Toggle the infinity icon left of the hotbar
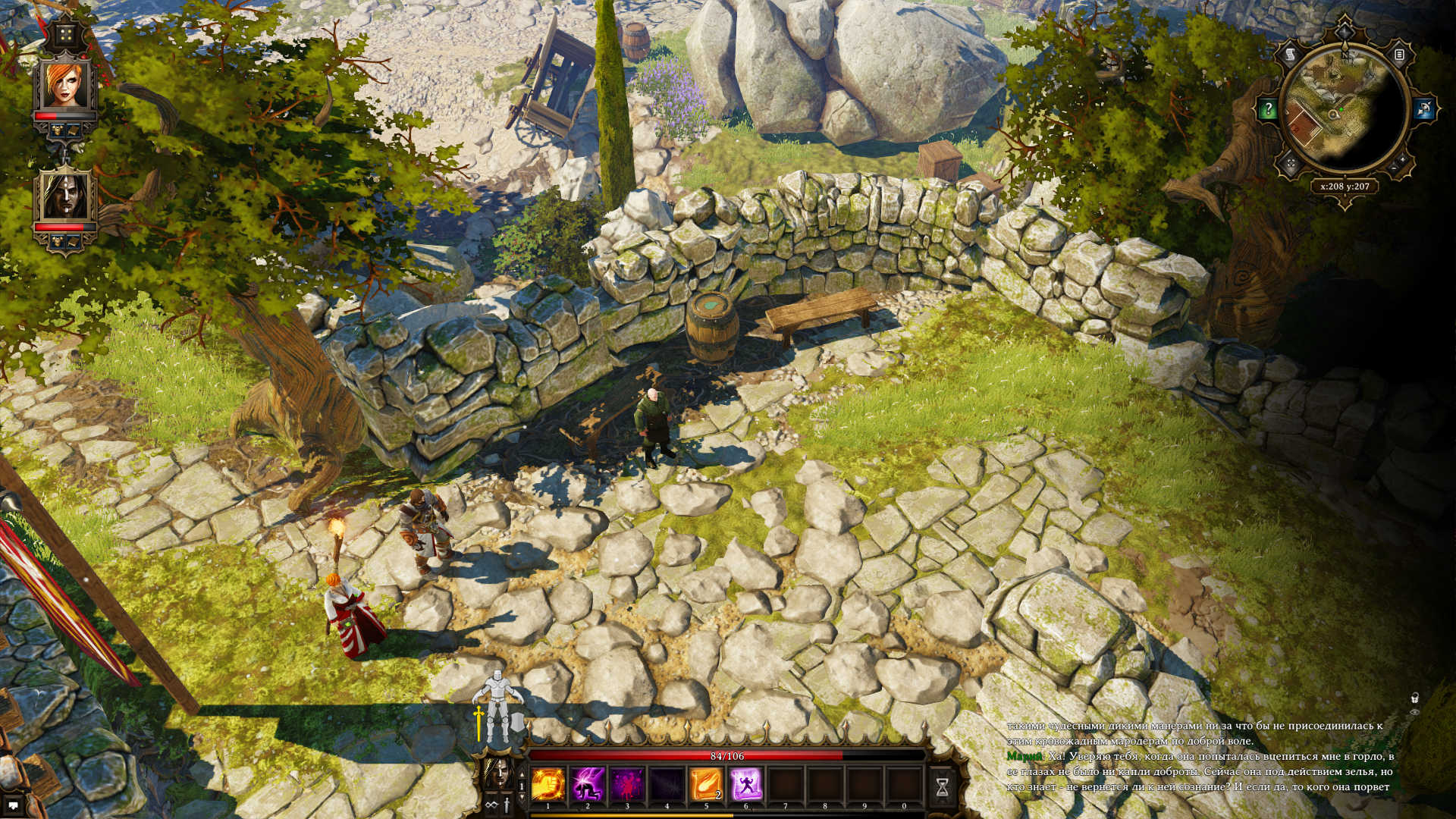Image resolution: width=1456 pixels, height=819 pixels. 491,805
